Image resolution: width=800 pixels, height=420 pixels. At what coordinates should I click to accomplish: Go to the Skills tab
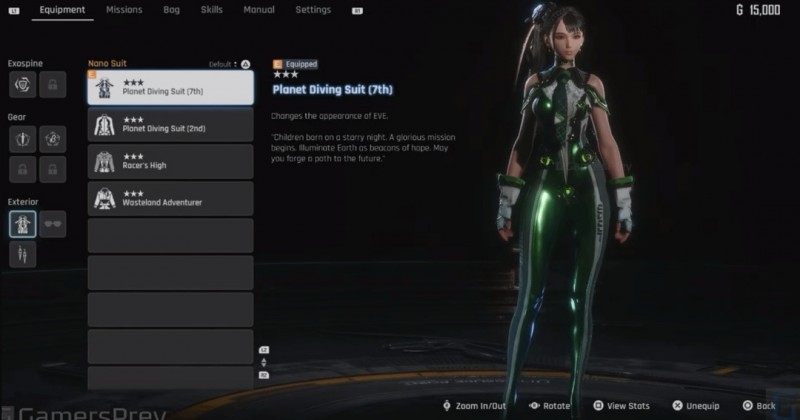click(x=211, y=10)
